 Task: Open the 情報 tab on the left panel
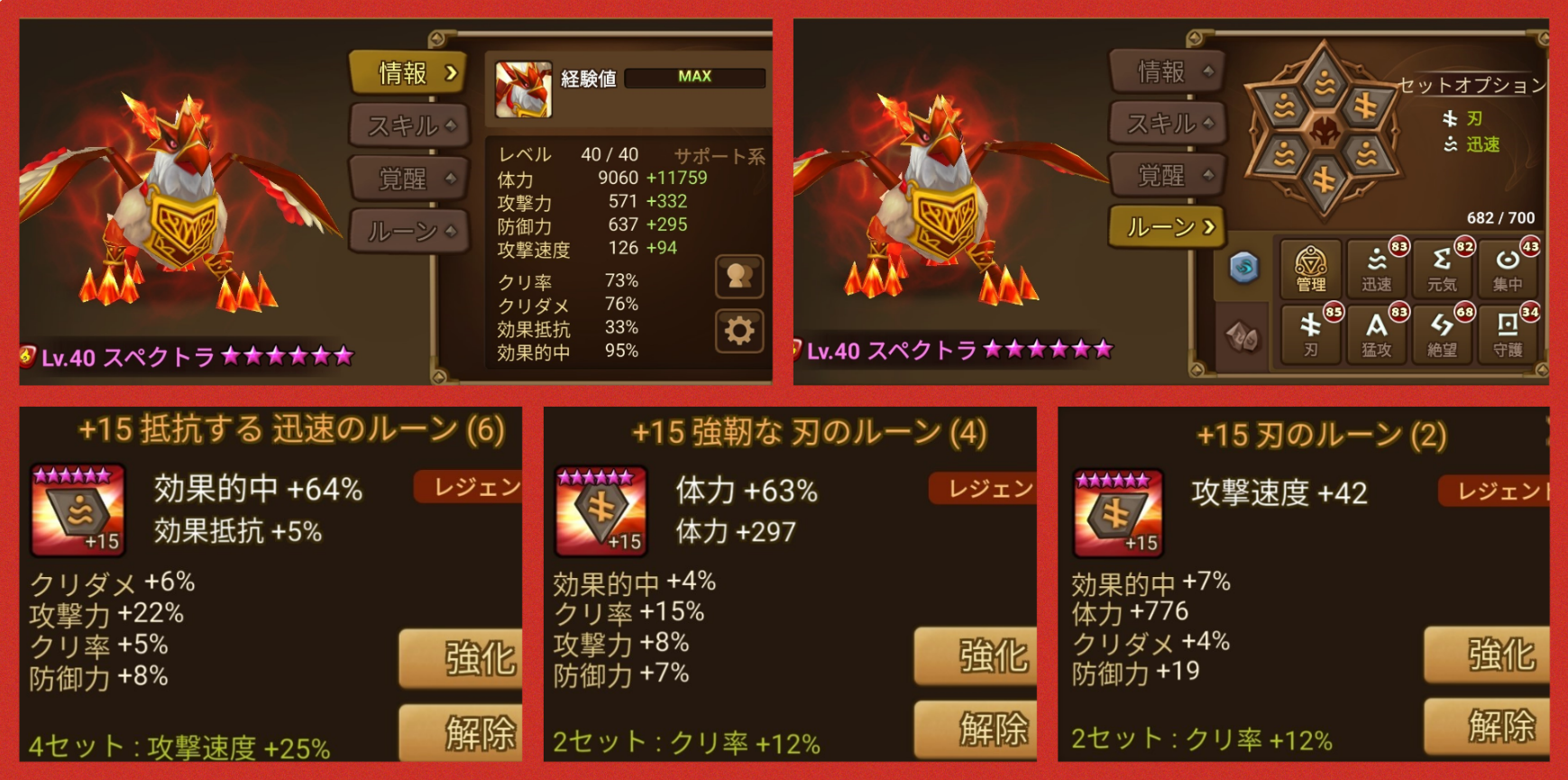[x=408, y=74]
